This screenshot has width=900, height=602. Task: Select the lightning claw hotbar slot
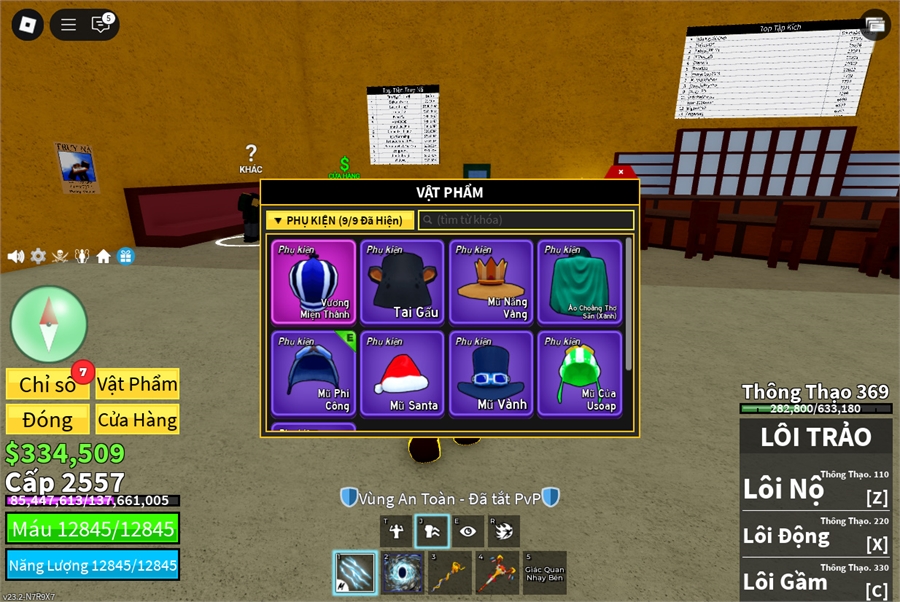pyautogui.click(x=354, y=573)
